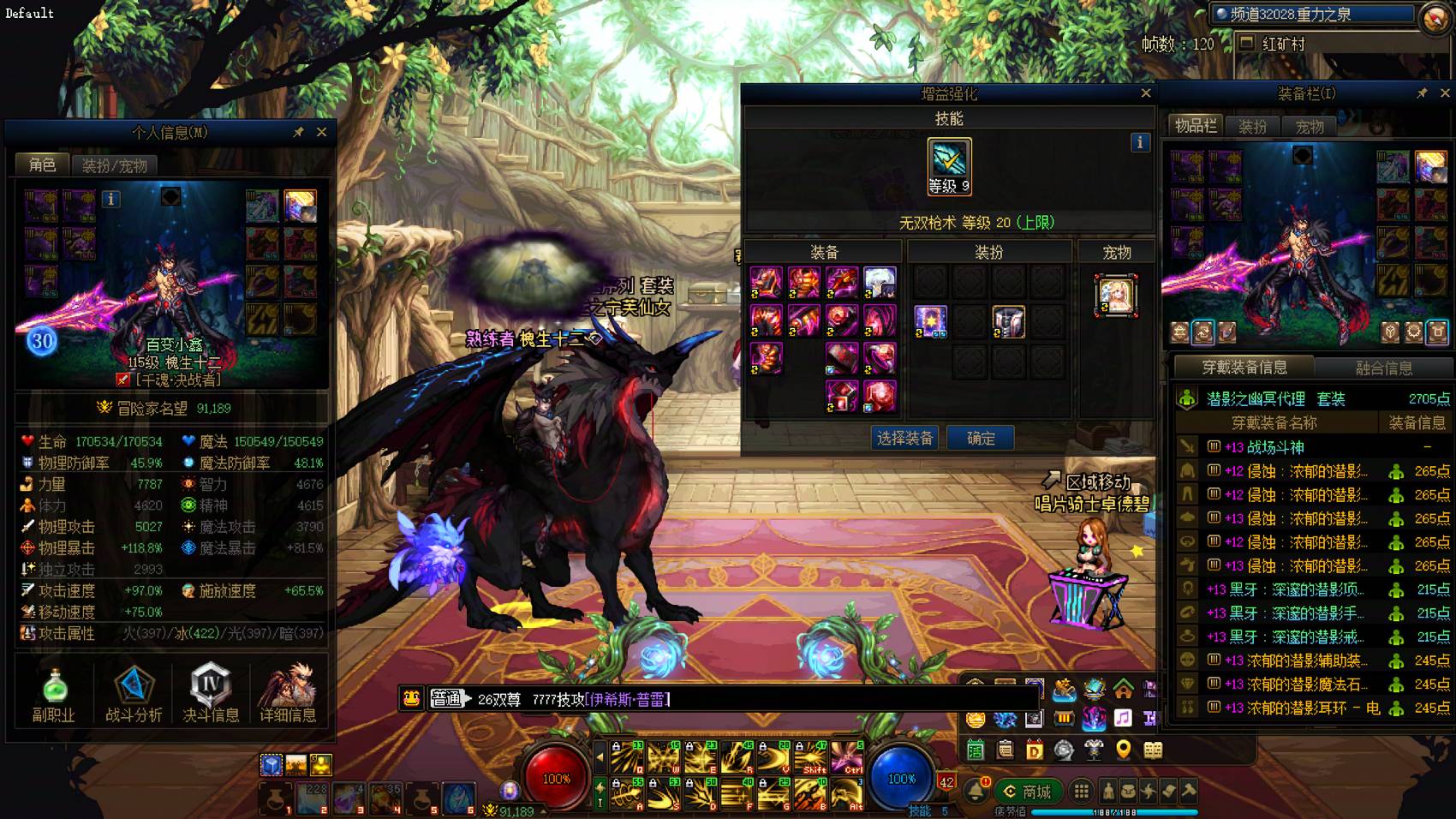This screenshot has height=819, width=1456.
Task: Open 详细信息 stats
Action: point(288,694)
